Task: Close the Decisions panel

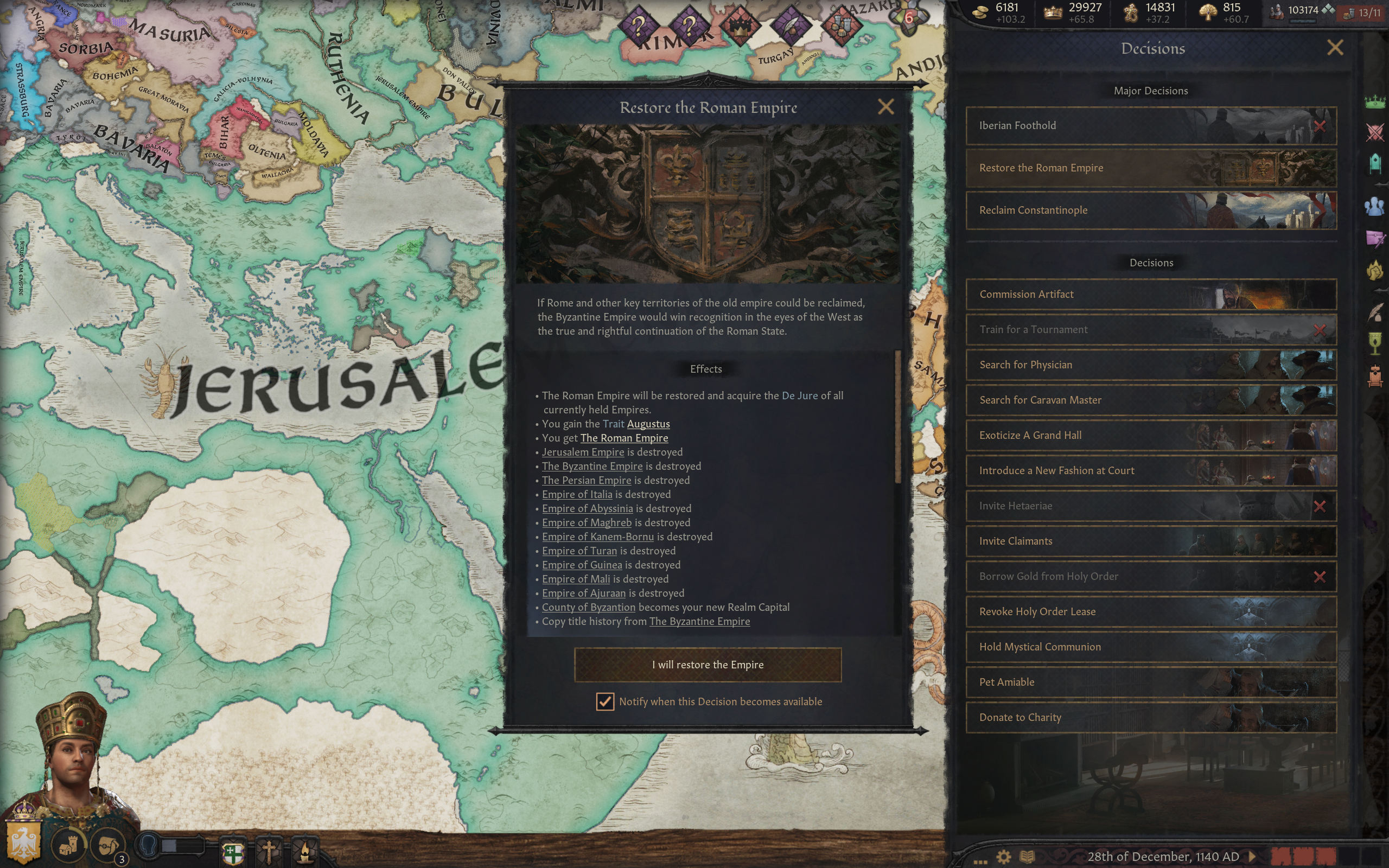Action: point(1335,48)
